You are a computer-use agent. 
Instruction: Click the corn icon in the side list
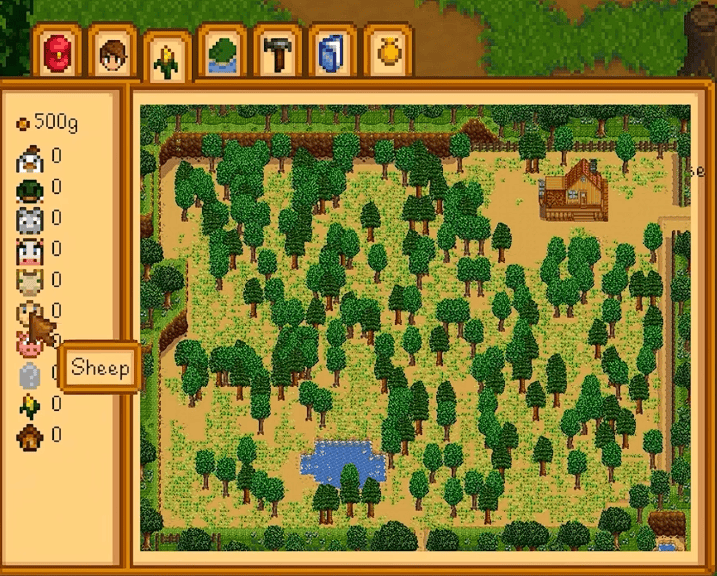click(x=29, y=404)
